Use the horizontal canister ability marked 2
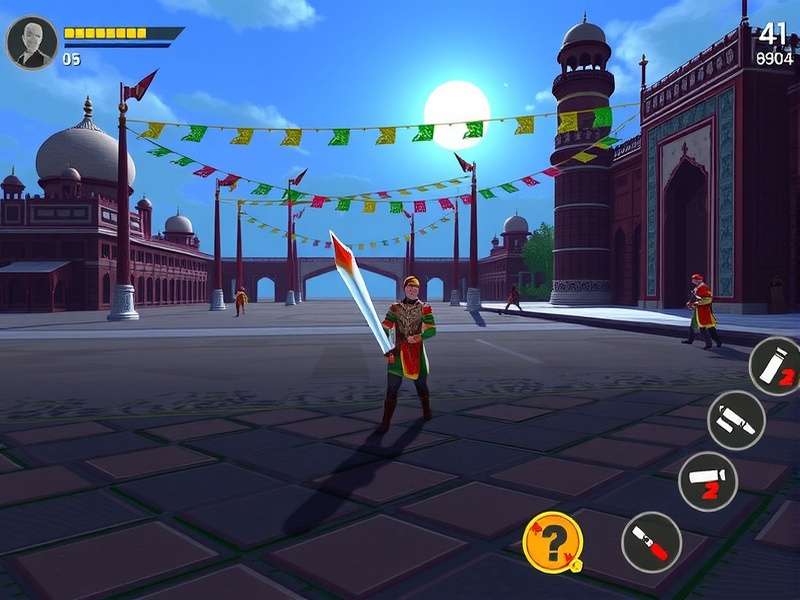 click(708, 481)
